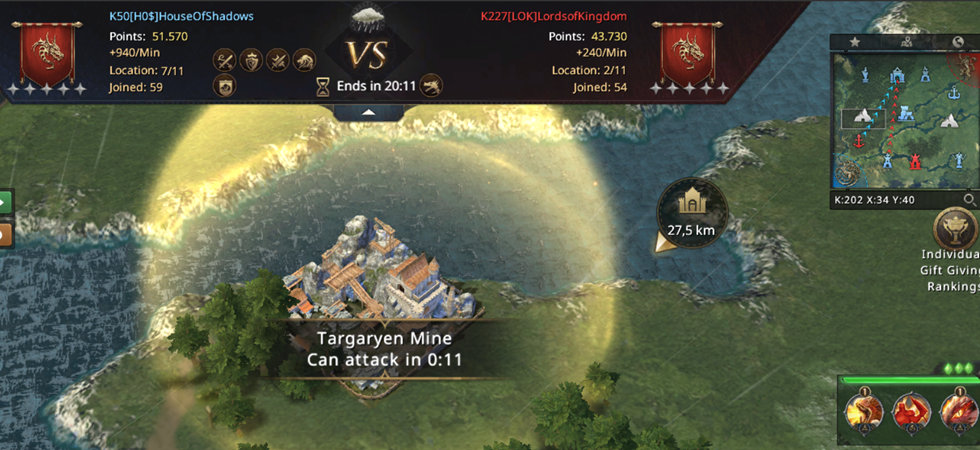Collapse the battle info panel arrow
This screenshot has width=980, height=450.
point(369,113)
